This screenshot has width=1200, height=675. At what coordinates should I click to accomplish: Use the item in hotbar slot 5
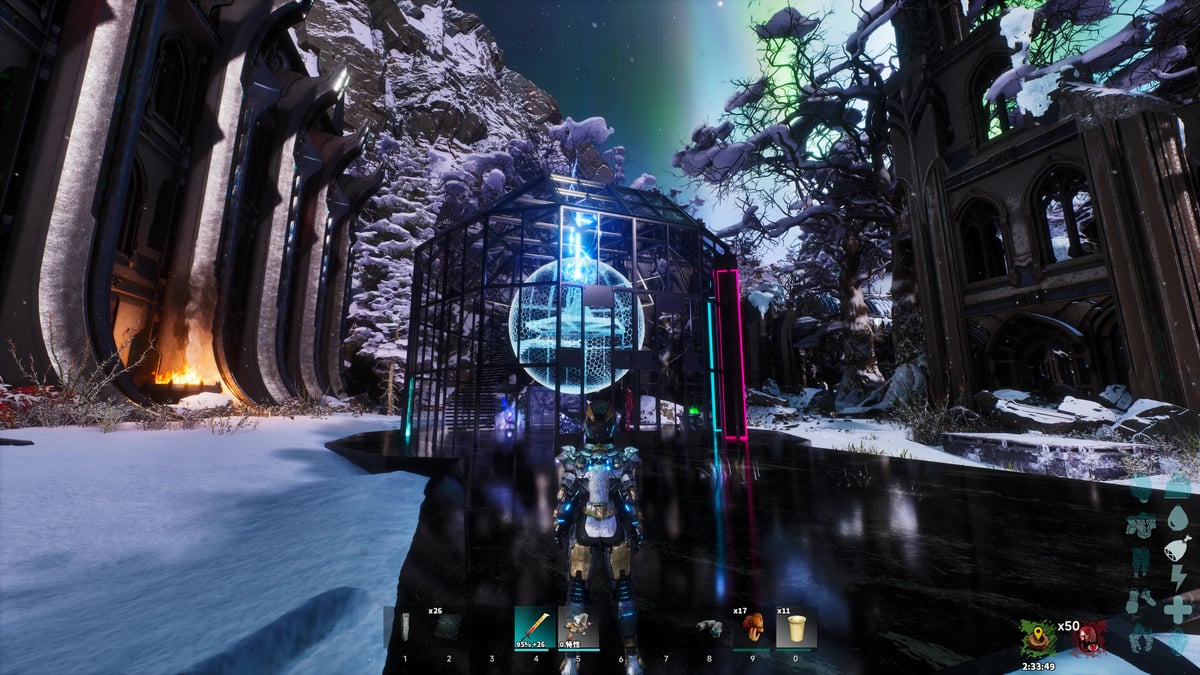(x=578, y=628)
